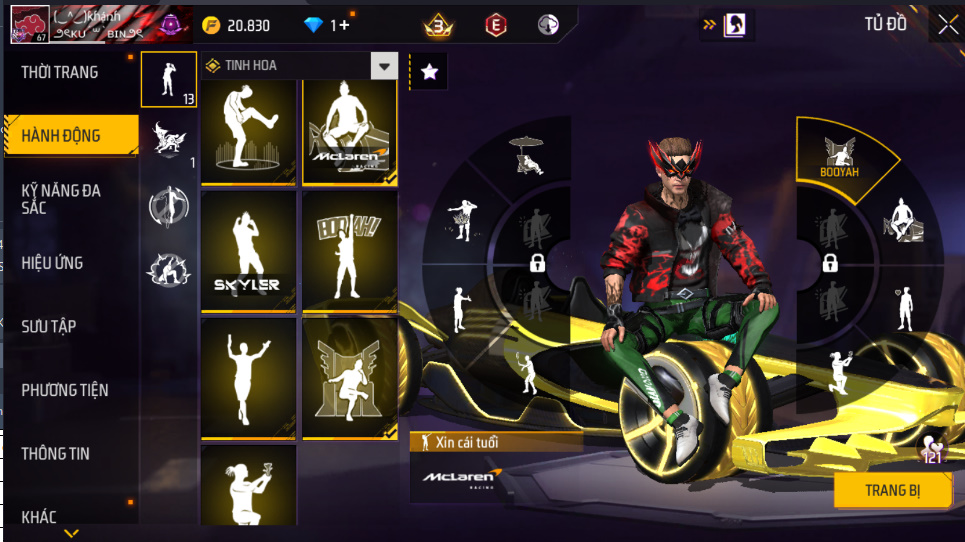Open the TINH HOA filter dropdown
965x542 pixels.
[x=385, y=66]
